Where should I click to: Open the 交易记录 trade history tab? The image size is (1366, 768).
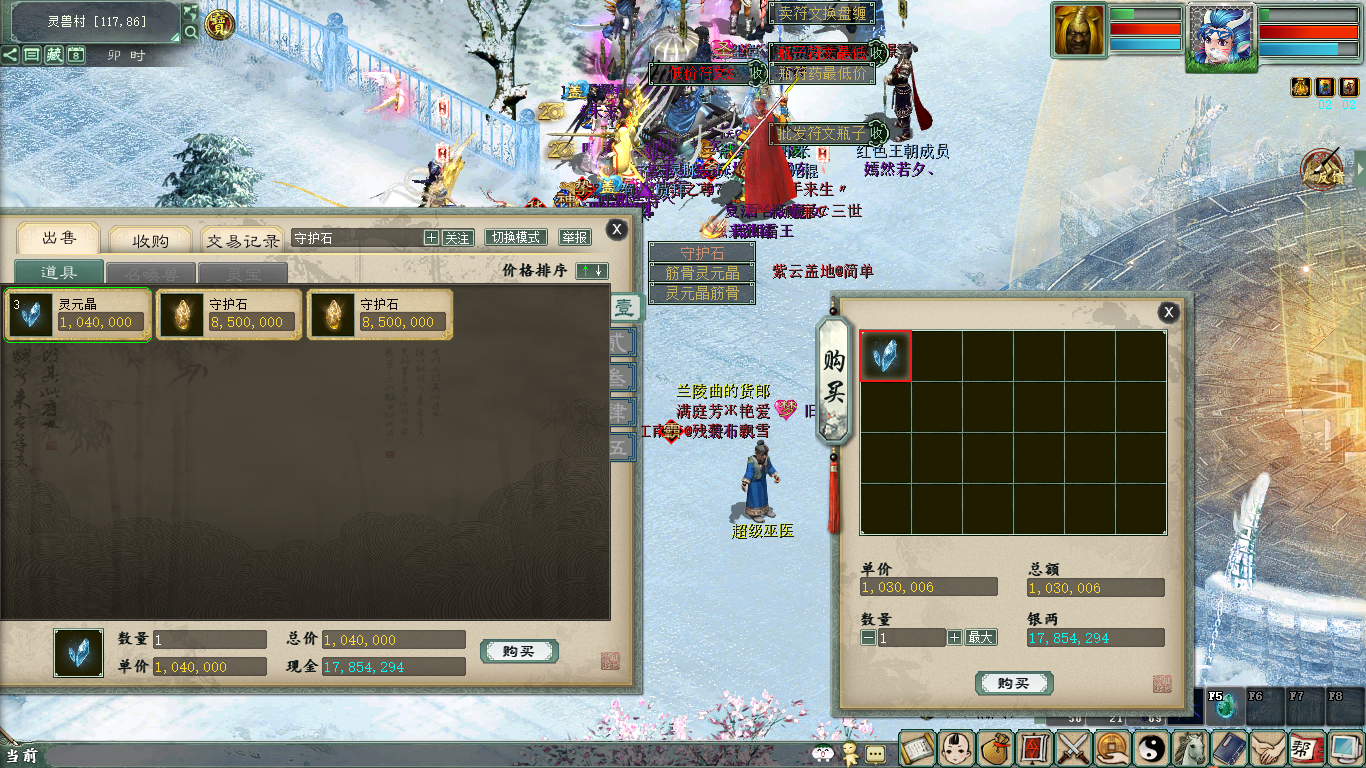243,240
